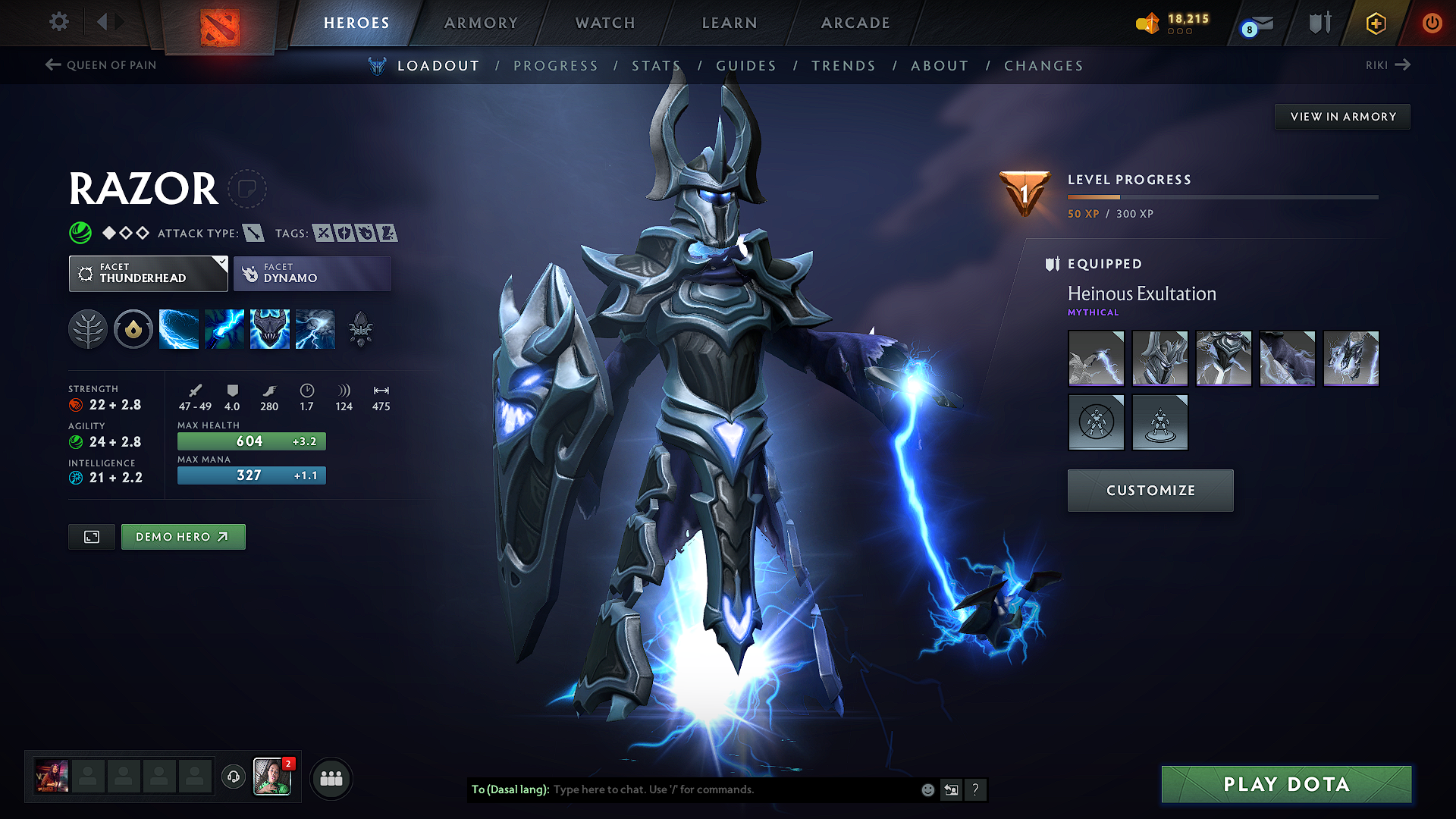Click CUSTOMIZE under equipped items

click(x=1150, y=490)
